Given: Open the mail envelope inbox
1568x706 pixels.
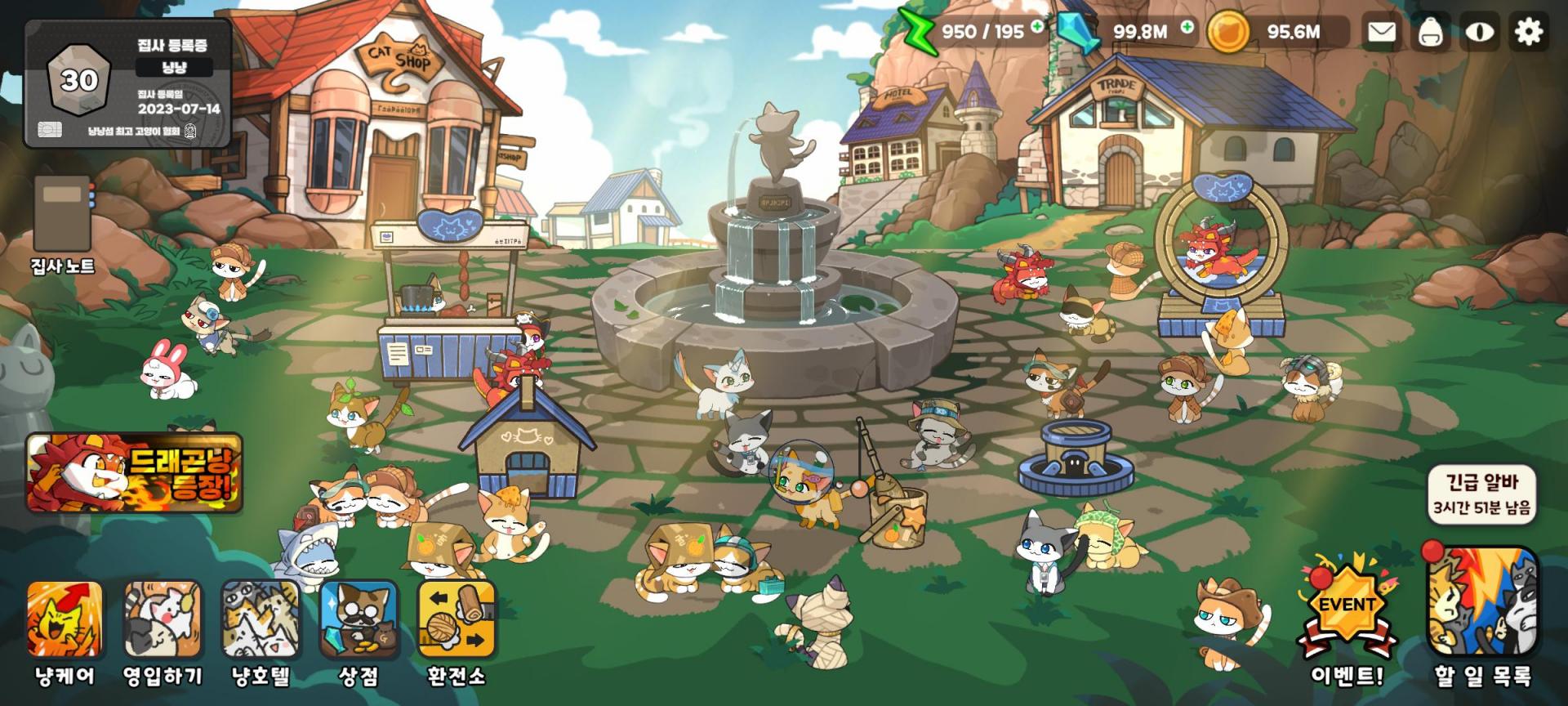Looking at the screenshot, I should (1381, 32).
